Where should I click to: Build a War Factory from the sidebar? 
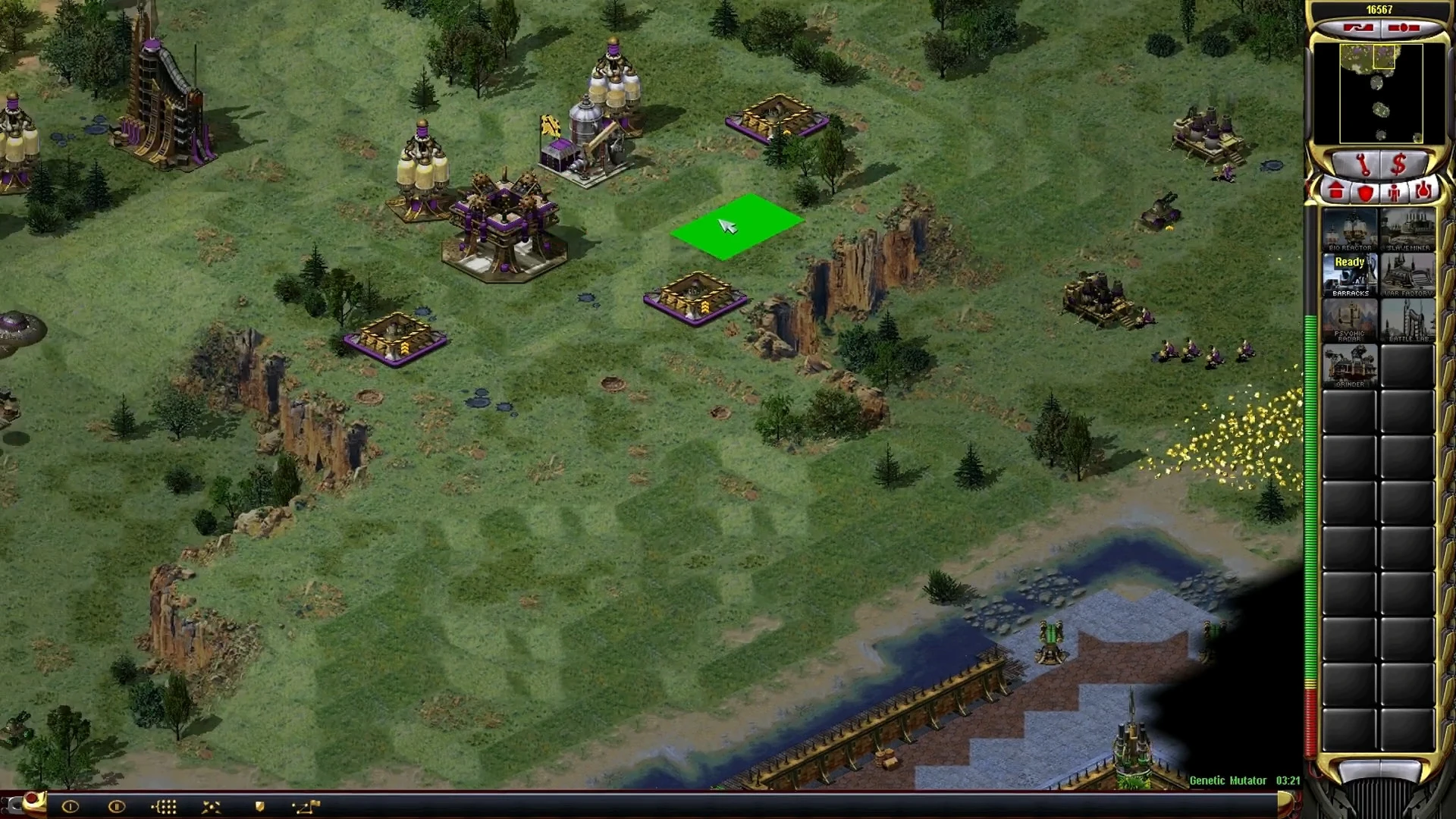coord(1408,275)
